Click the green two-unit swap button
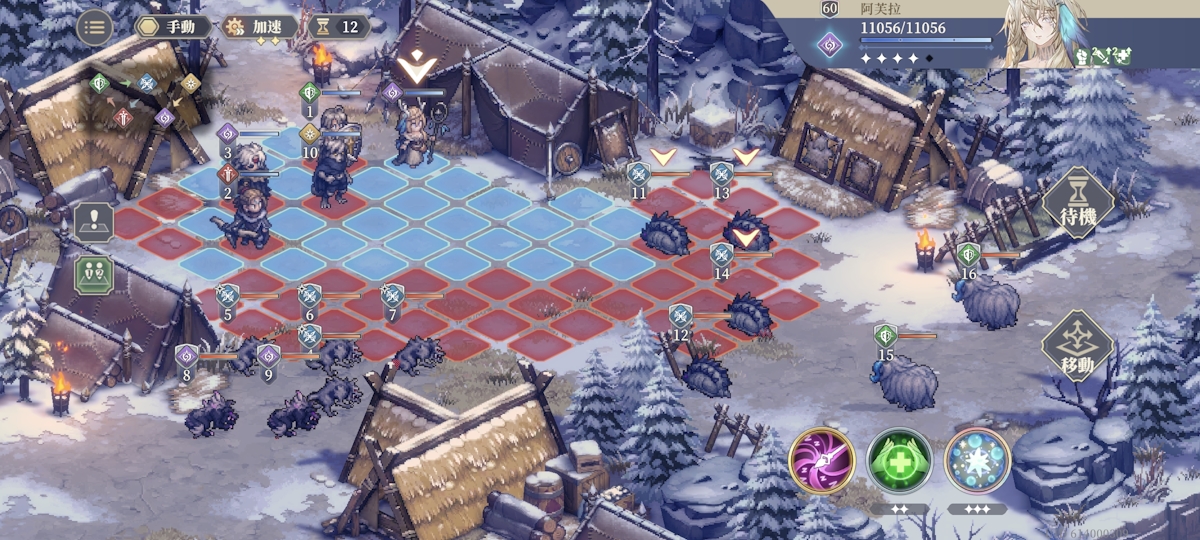This screenshot has height=540, width=1200. (94, 273)
